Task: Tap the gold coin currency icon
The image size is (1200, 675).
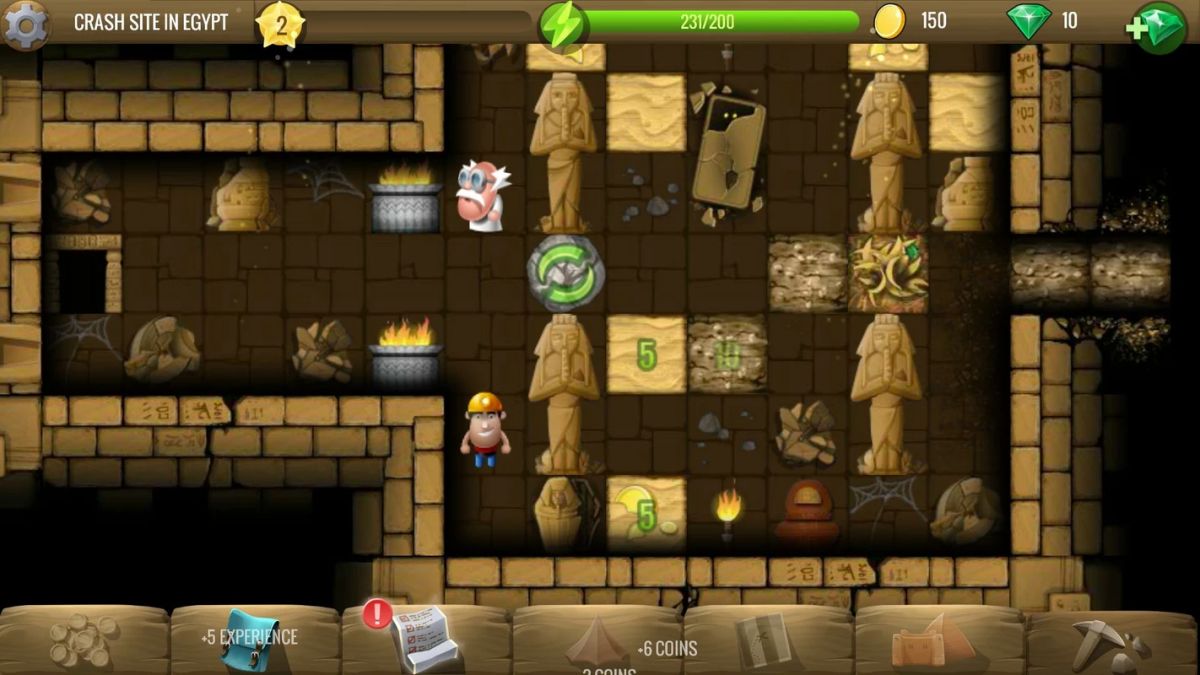Action: click(890, 21)
